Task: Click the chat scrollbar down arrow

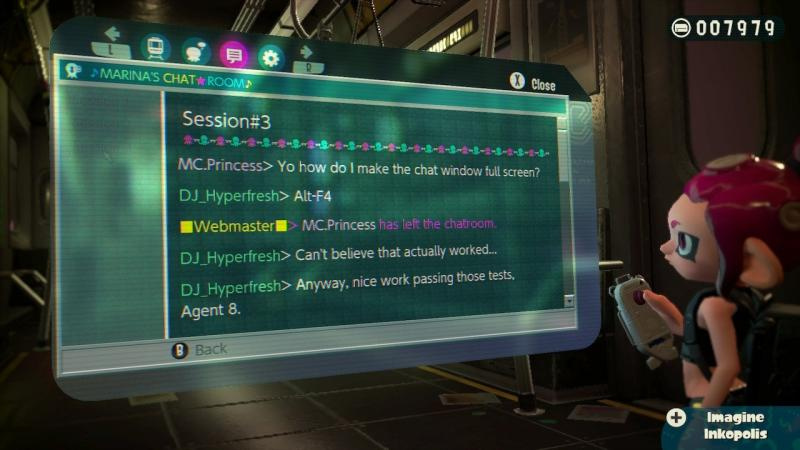Action: (569, 300)
